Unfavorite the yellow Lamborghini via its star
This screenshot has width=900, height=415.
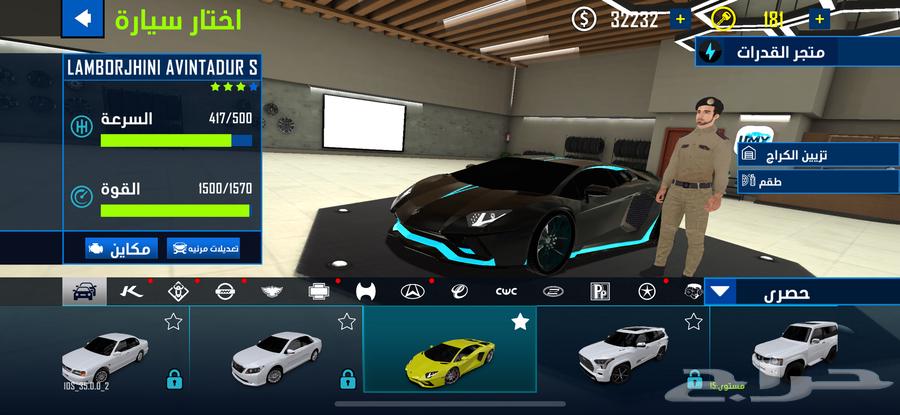[x=520, y=322]
